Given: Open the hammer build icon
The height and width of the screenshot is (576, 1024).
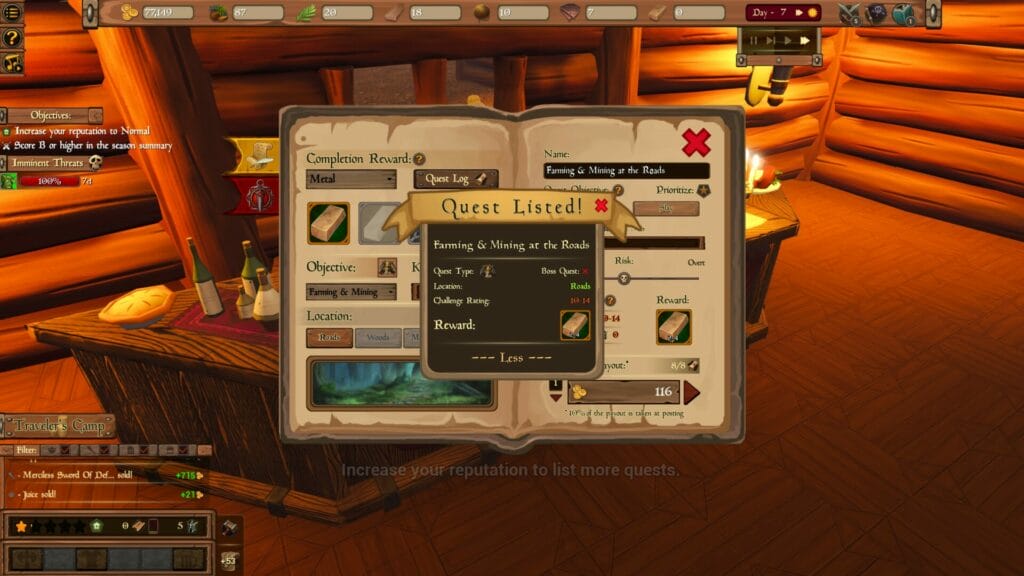Looking at the screenshot, I should tap(229, 527).
